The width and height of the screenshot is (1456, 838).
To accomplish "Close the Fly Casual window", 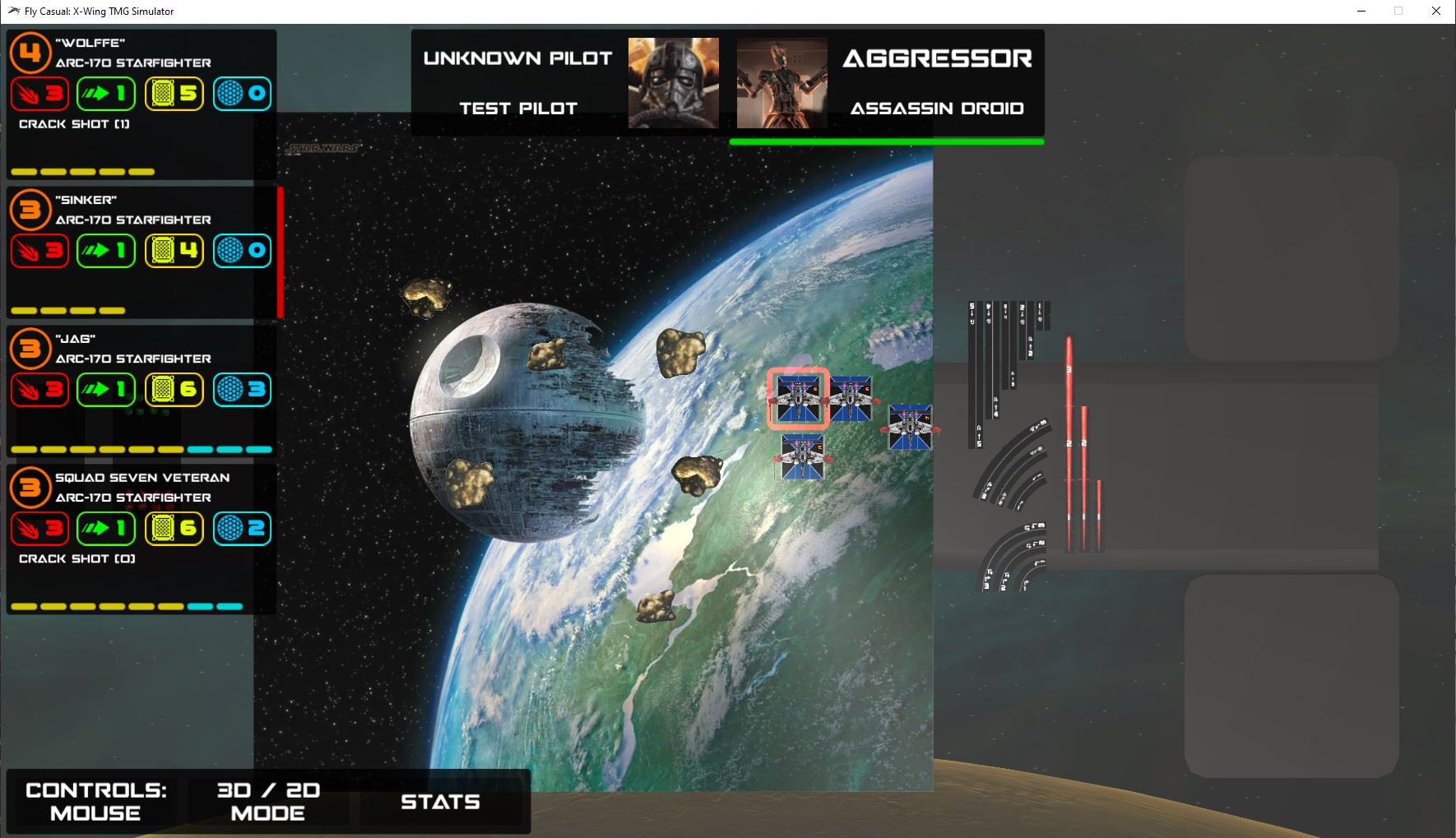I will click(x=1435, y=12).
